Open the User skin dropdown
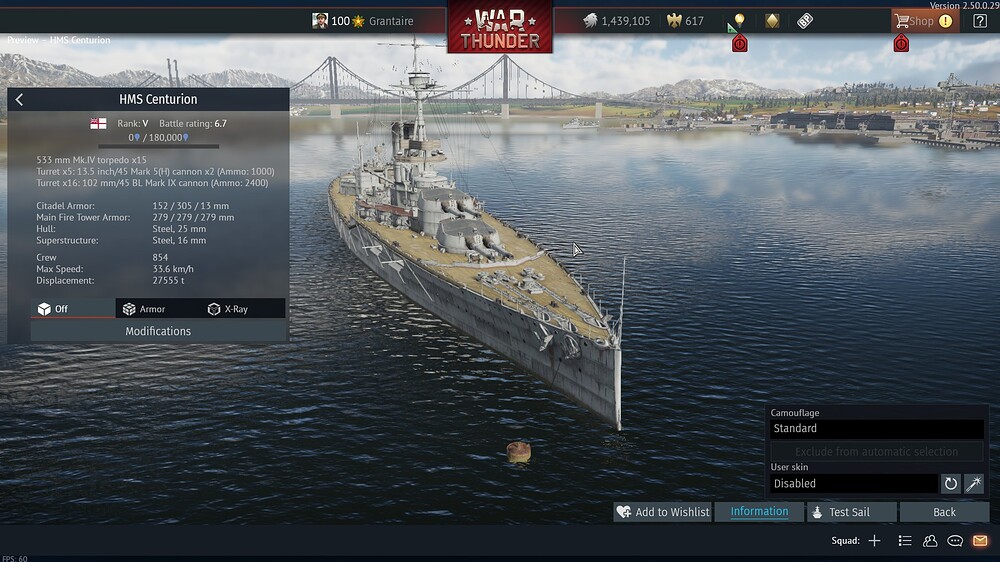Viewport: 1000px width, 562px height. 853,483
